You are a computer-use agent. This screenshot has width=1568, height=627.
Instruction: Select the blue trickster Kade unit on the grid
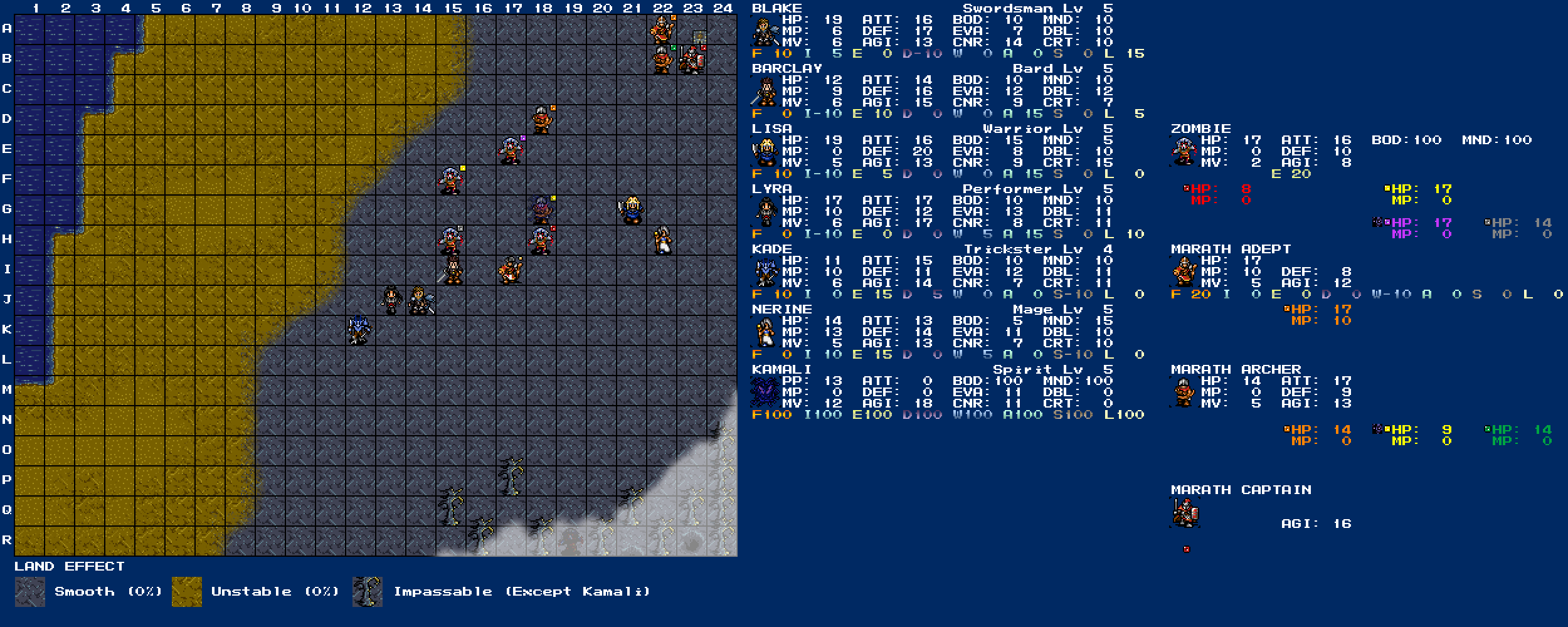359,330
